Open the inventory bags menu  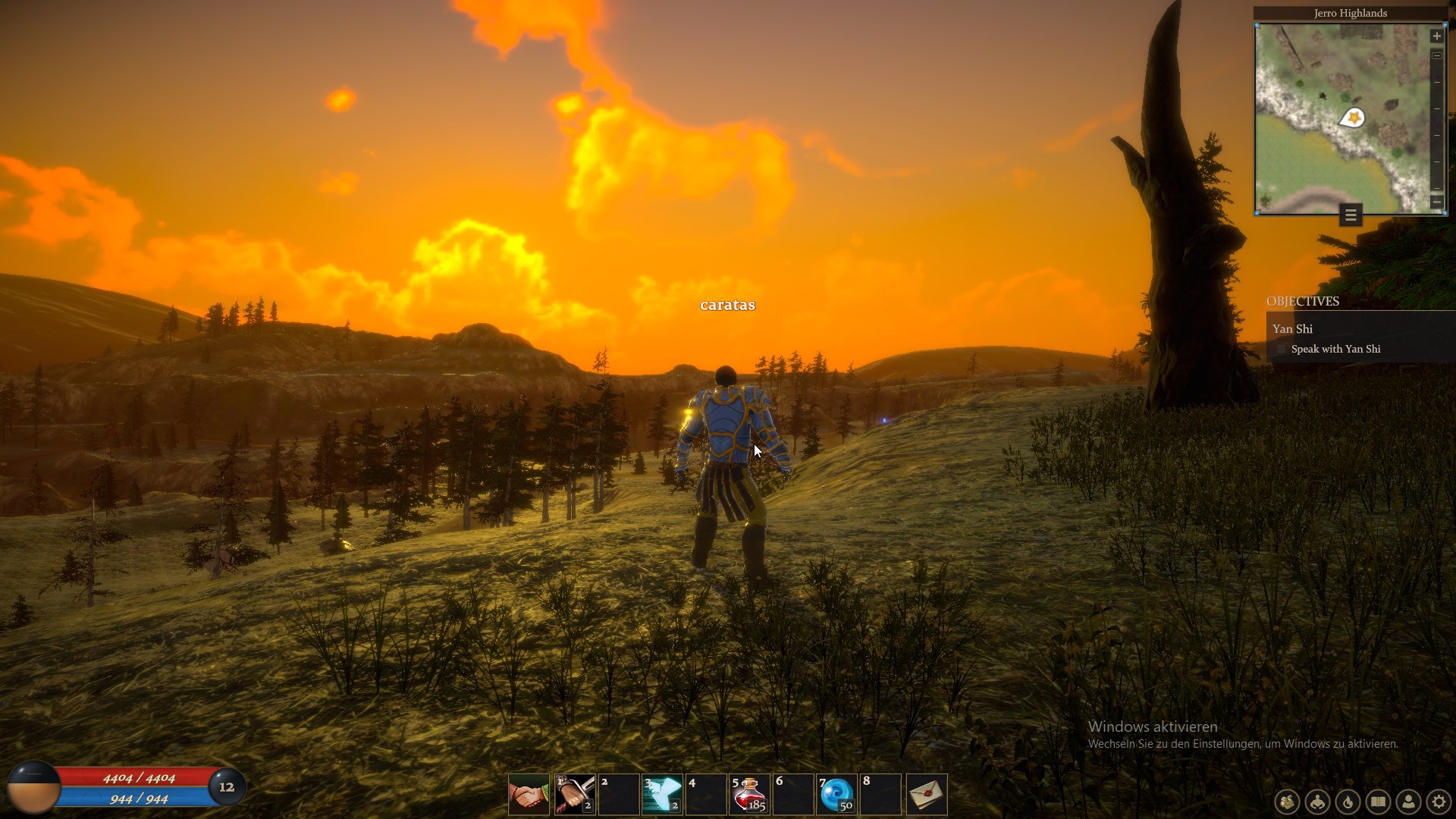[1287, 802]
